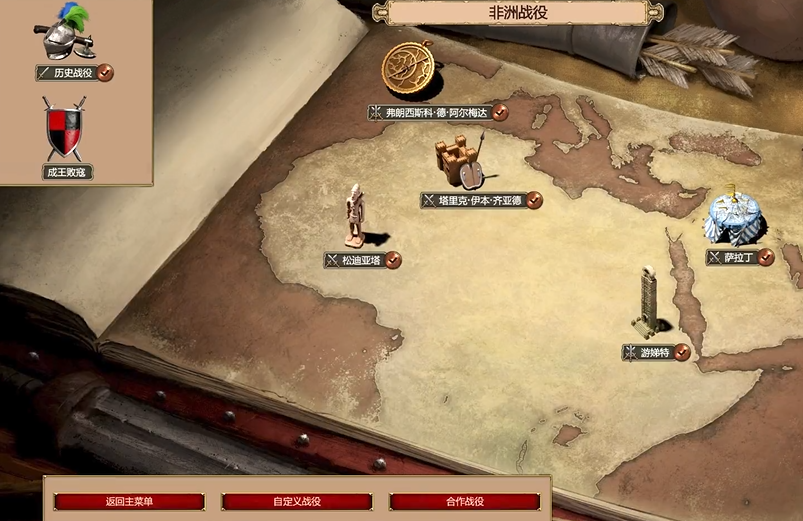Select the 成王败寇 campaign

(67, 172)
